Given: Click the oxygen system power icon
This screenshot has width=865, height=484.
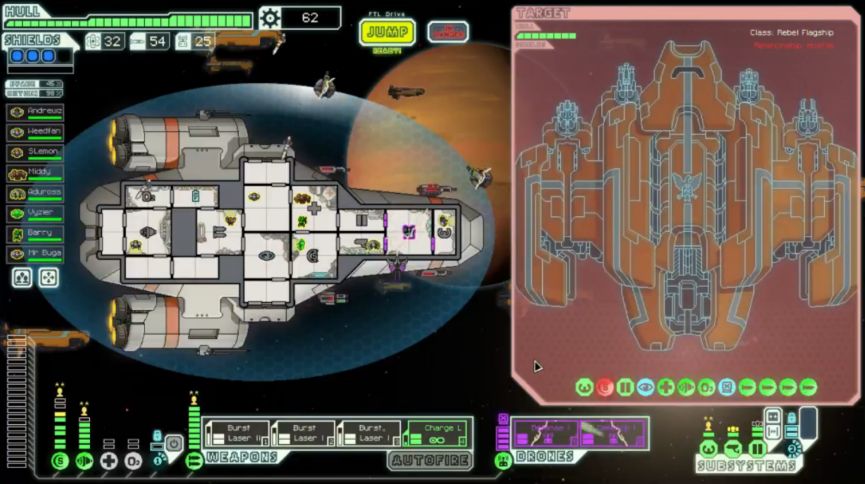Looking at the screenshot, I should 133,461.
